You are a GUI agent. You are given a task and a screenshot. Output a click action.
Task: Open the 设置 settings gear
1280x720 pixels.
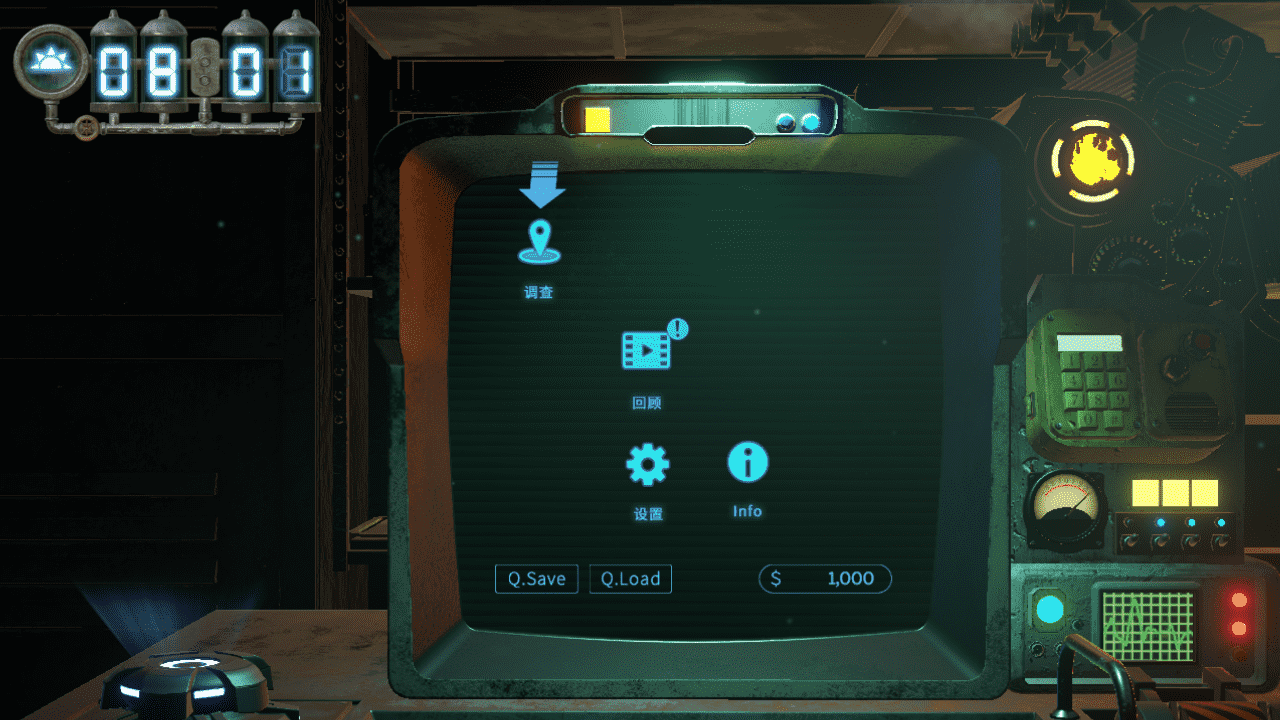tap(647, 464)
